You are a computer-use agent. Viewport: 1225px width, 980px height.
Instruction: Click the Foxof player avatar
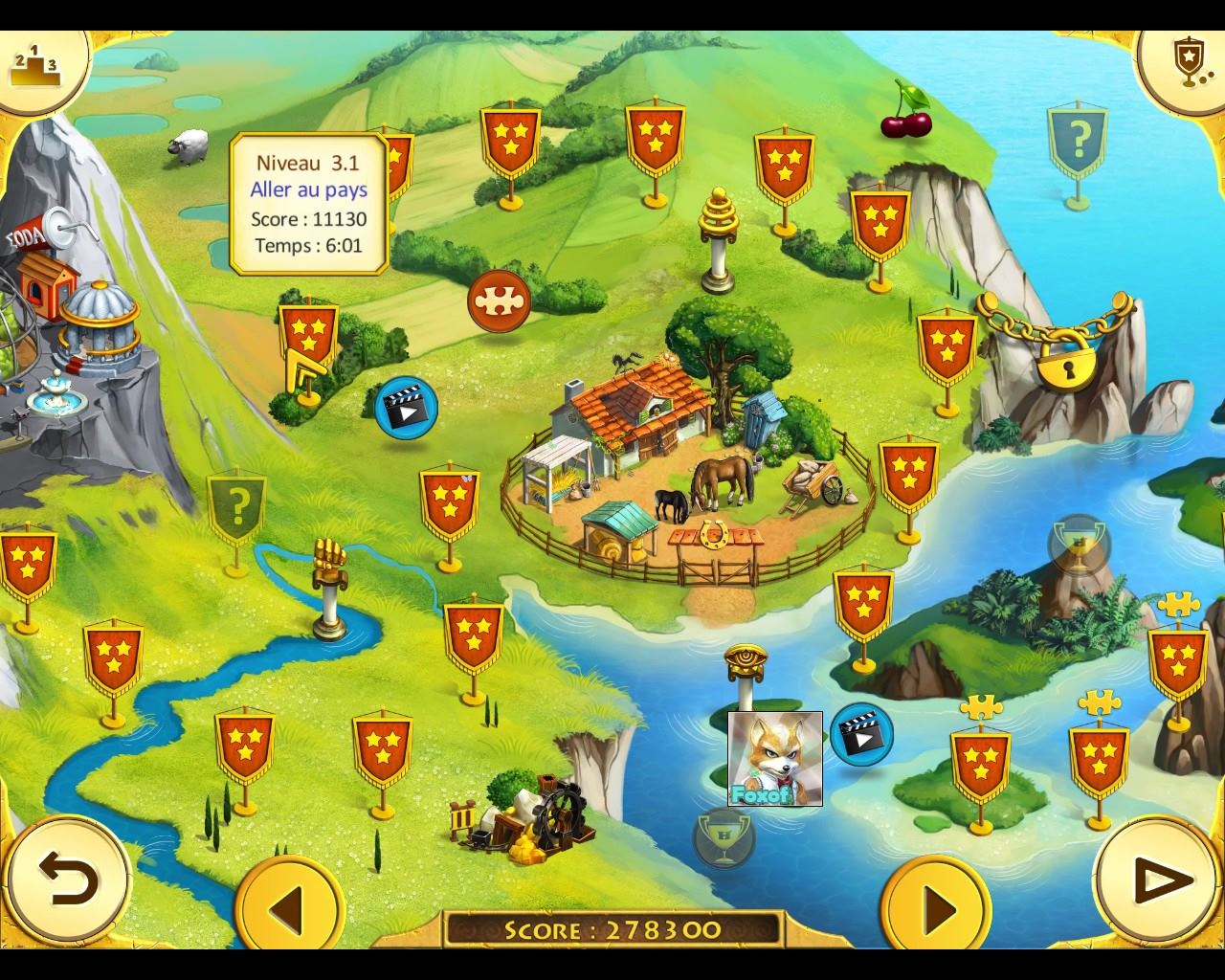(x=775, y=758)
